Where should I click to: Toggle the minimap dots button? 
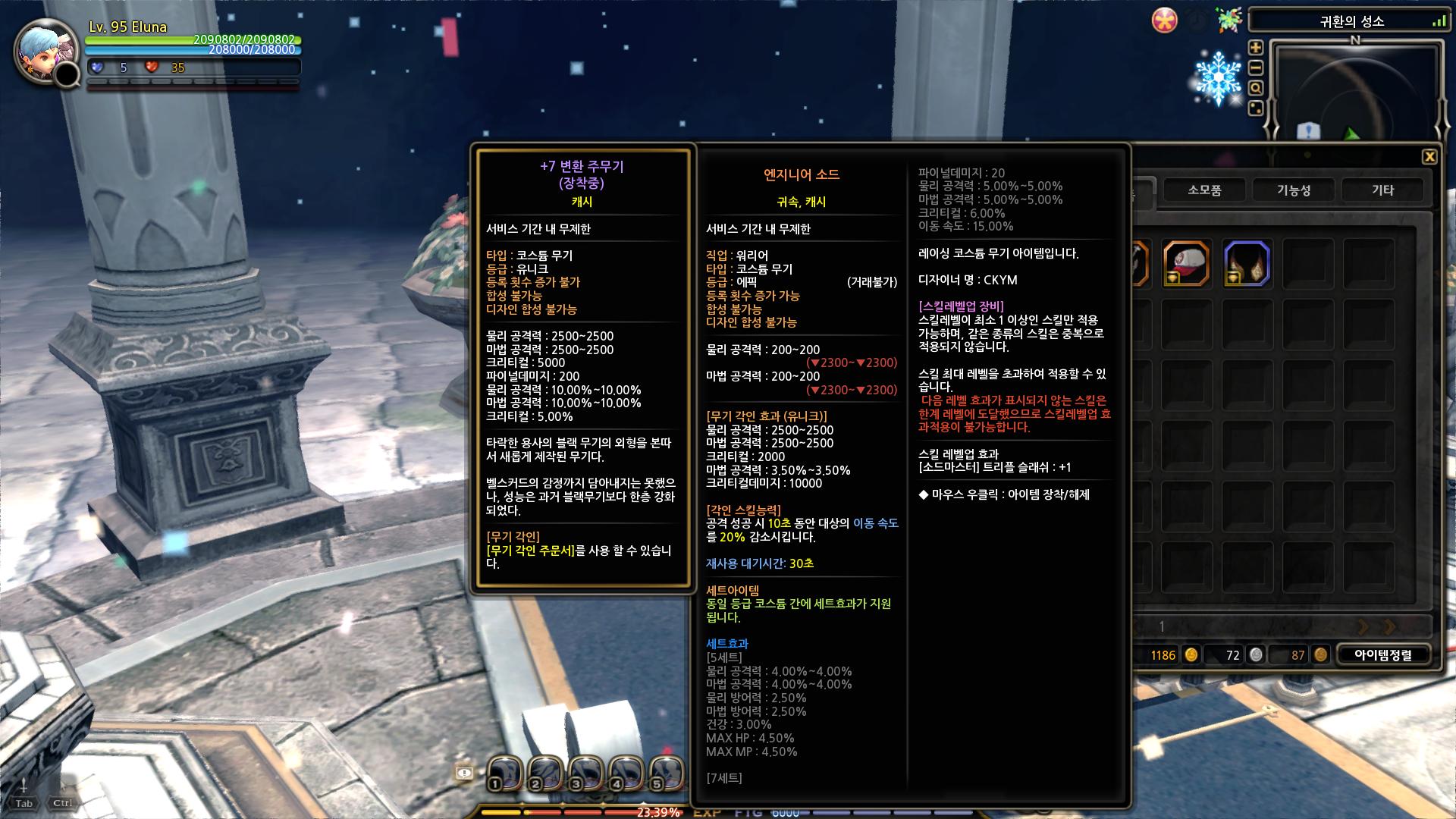pos(1256,108)
